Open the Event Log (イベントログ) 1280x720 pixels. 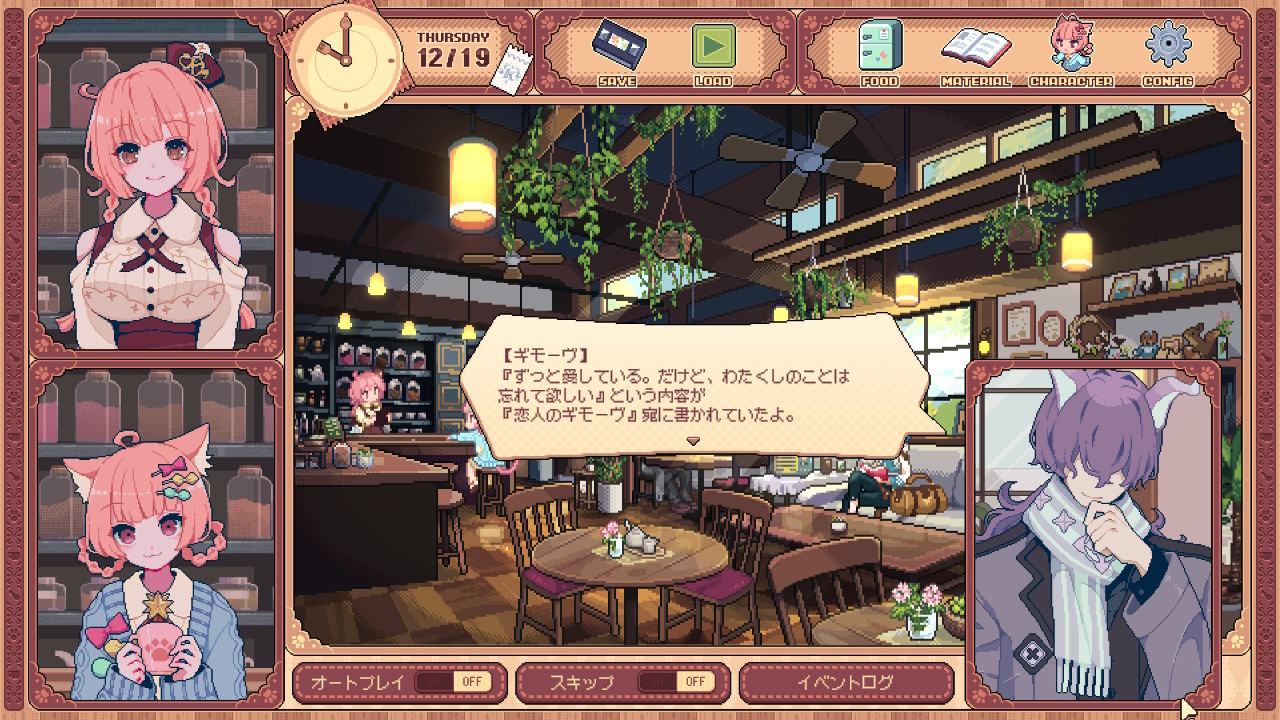pos(846,682)
